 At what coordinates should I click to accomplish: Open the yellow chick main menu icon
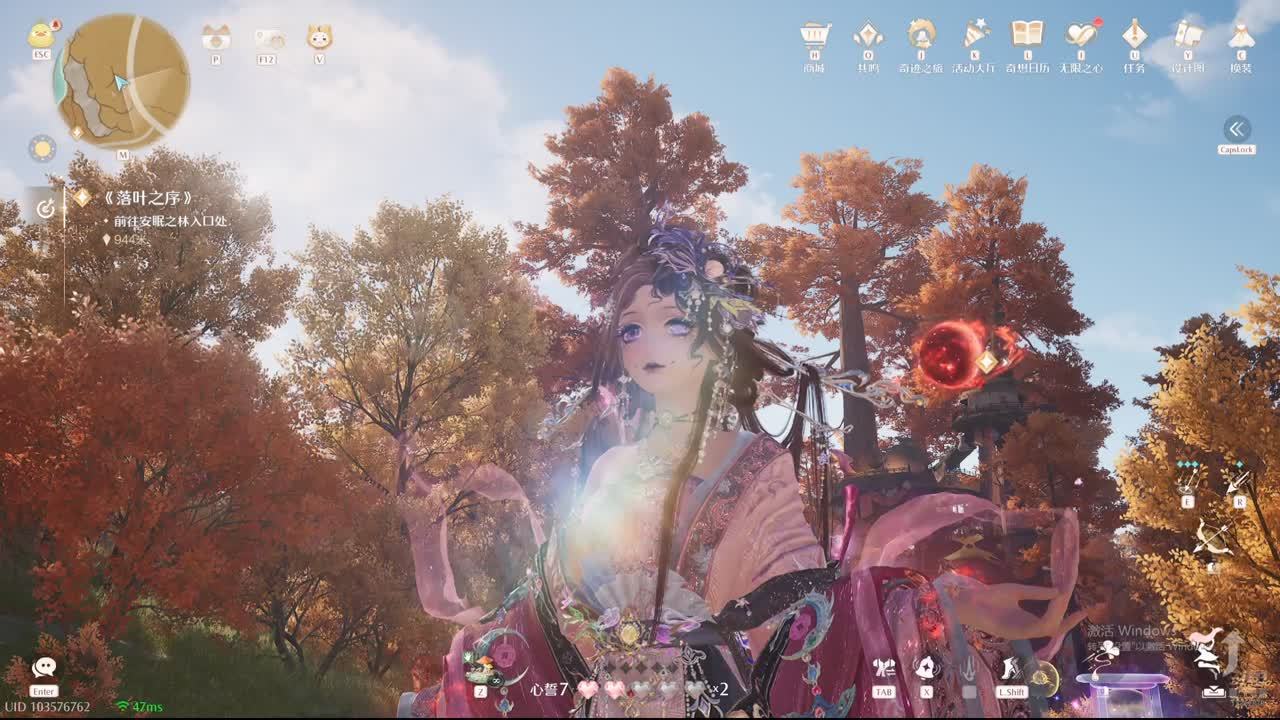[41, 35]
